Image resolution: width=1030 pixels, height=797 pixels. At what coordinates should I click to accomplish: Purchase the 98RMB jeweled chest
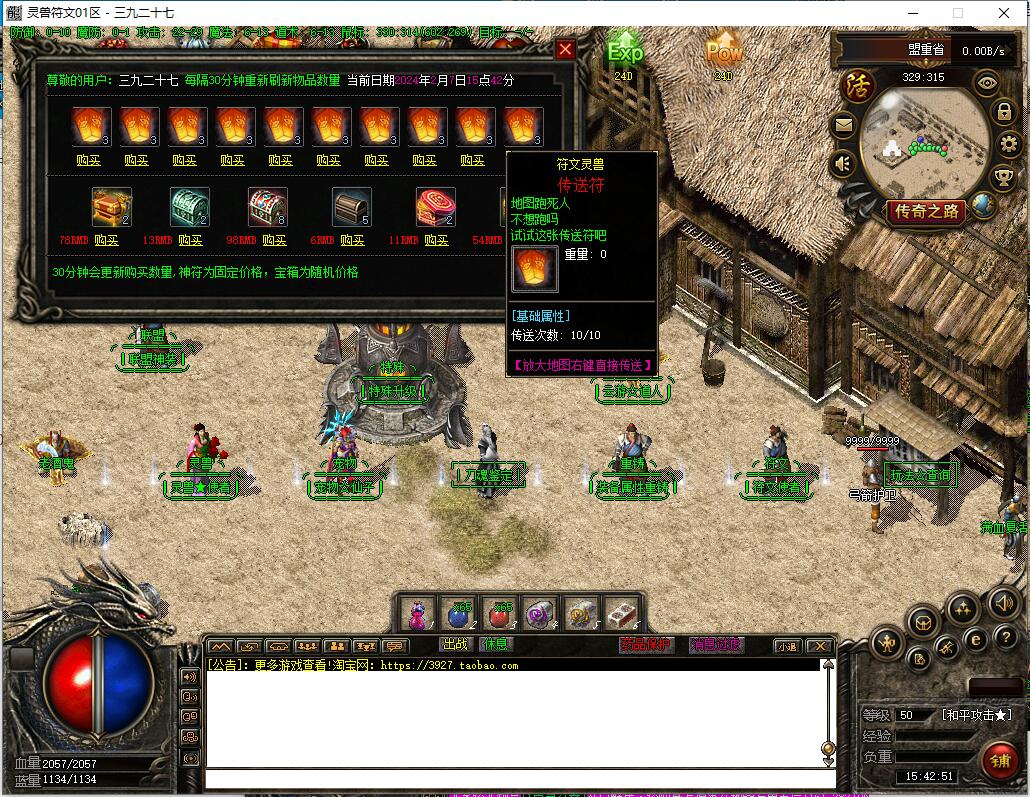tap(274, 240)
